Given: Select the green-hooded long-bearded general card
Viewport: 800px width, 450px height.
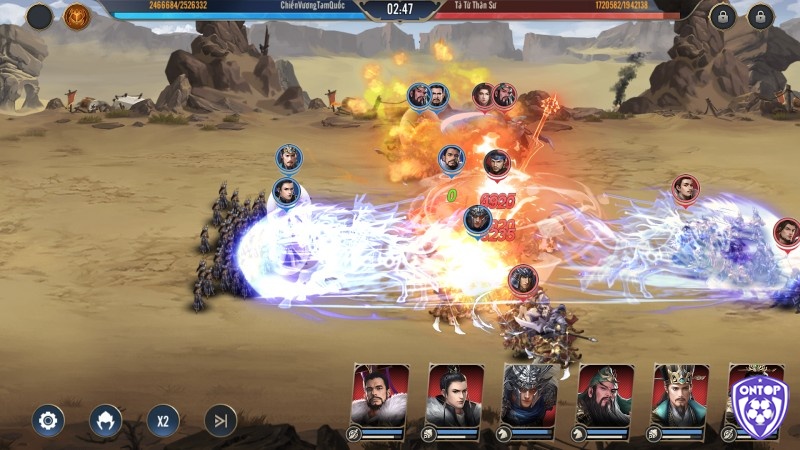Looking at the screenshot, I should [x=605, y=395].
